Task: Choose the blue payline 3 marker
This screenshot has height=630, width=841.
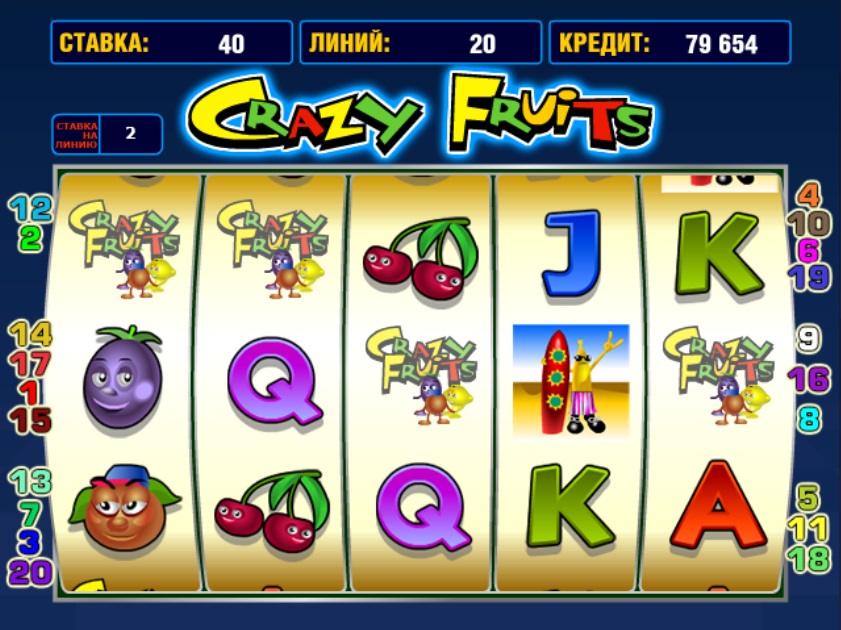Action: [30, 543]
